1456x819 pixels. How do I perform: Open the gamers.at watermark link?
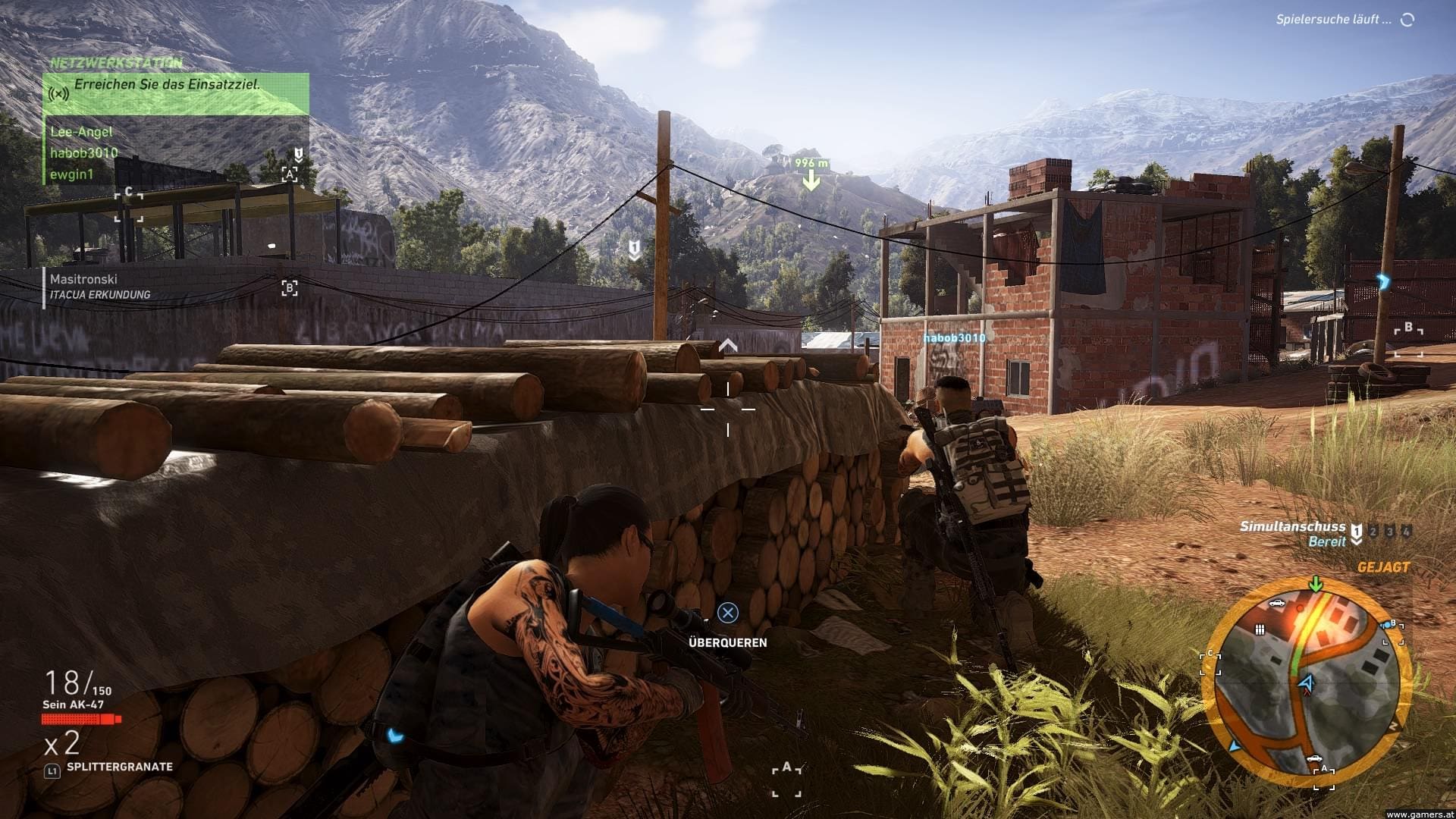(x=1420, y=814)
